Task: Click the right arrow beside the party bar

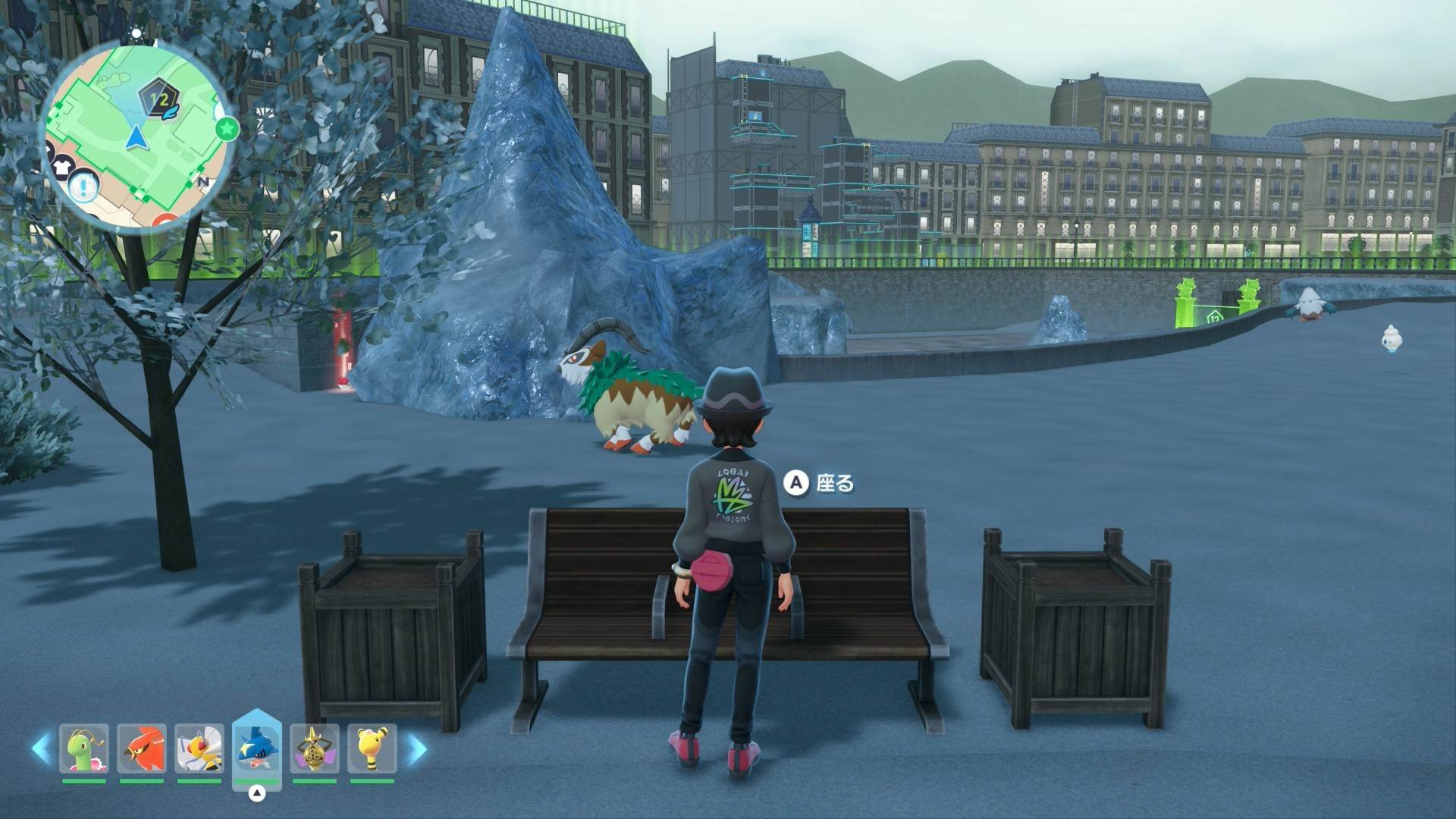Action: coord(416,749)
